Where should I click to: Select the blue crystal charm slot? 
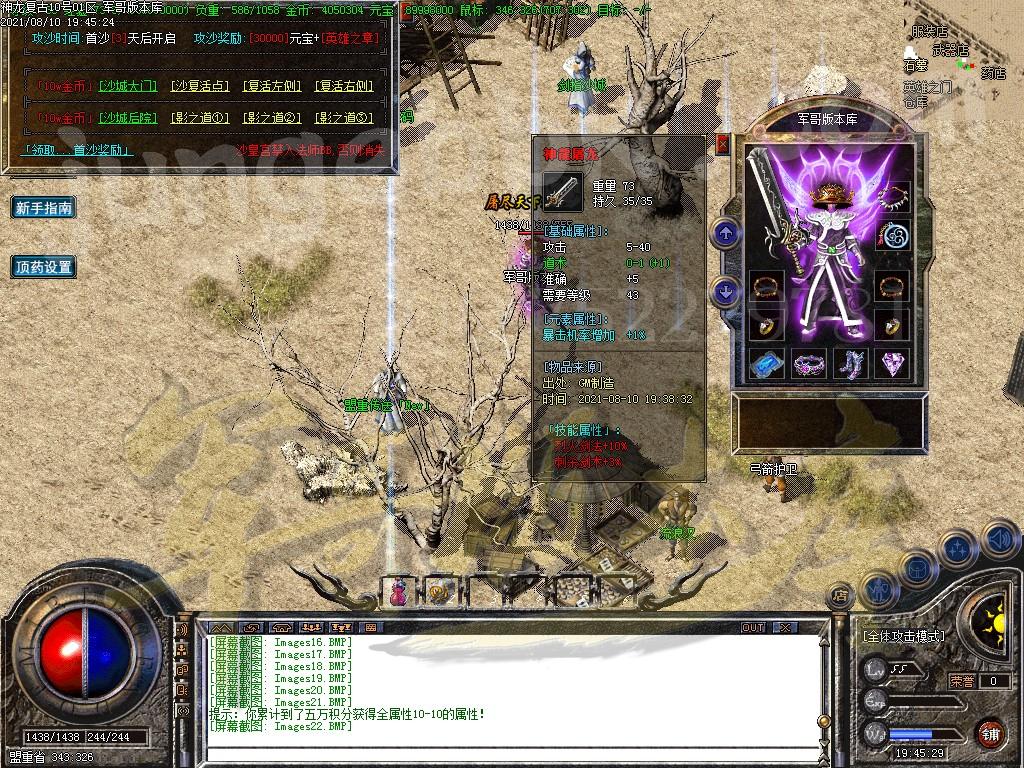(x=766, y=363)
